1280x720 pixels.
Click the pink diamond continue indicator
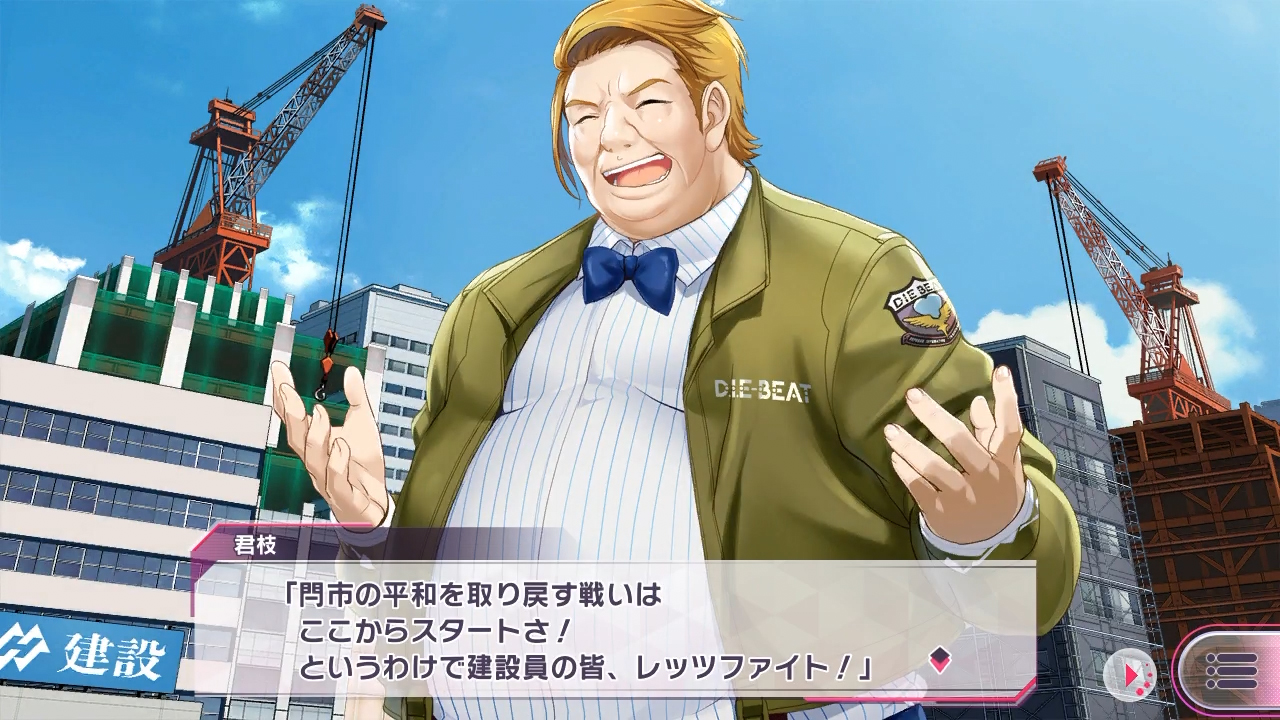939,658
